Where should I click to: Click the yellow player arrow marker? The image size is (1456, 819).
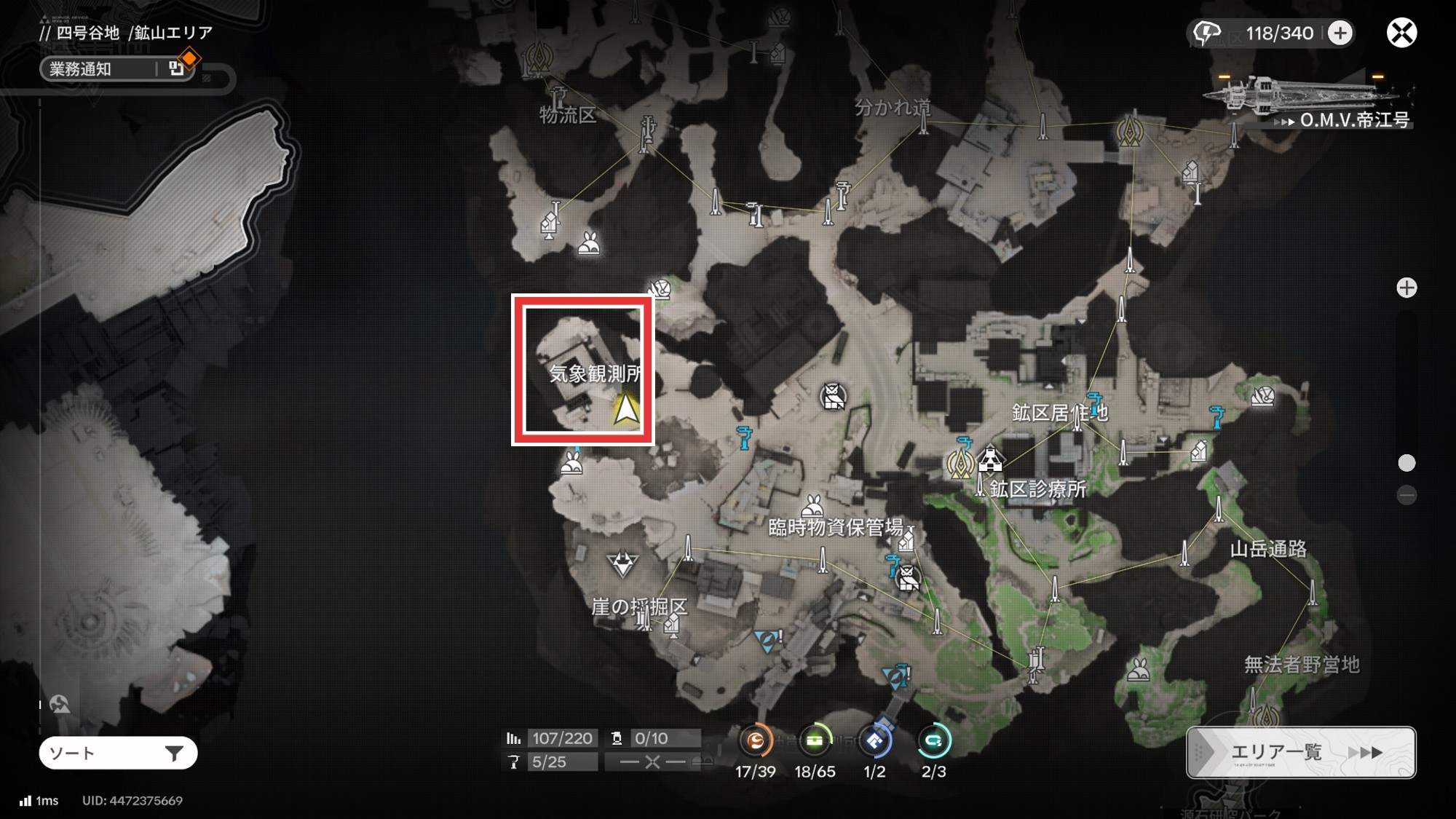tap(626, 409)
